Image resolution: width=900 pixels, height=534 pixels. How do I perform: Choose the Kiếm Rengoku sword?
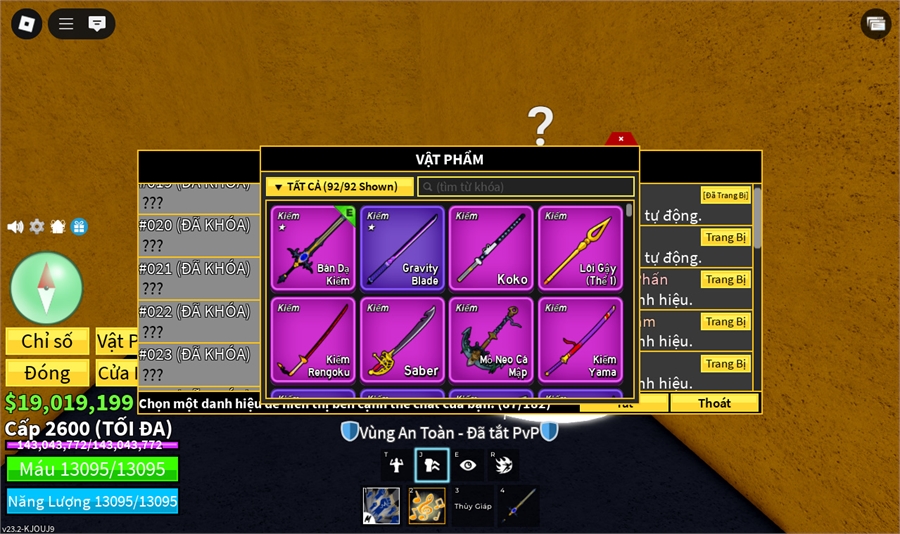tap(313, 339)
